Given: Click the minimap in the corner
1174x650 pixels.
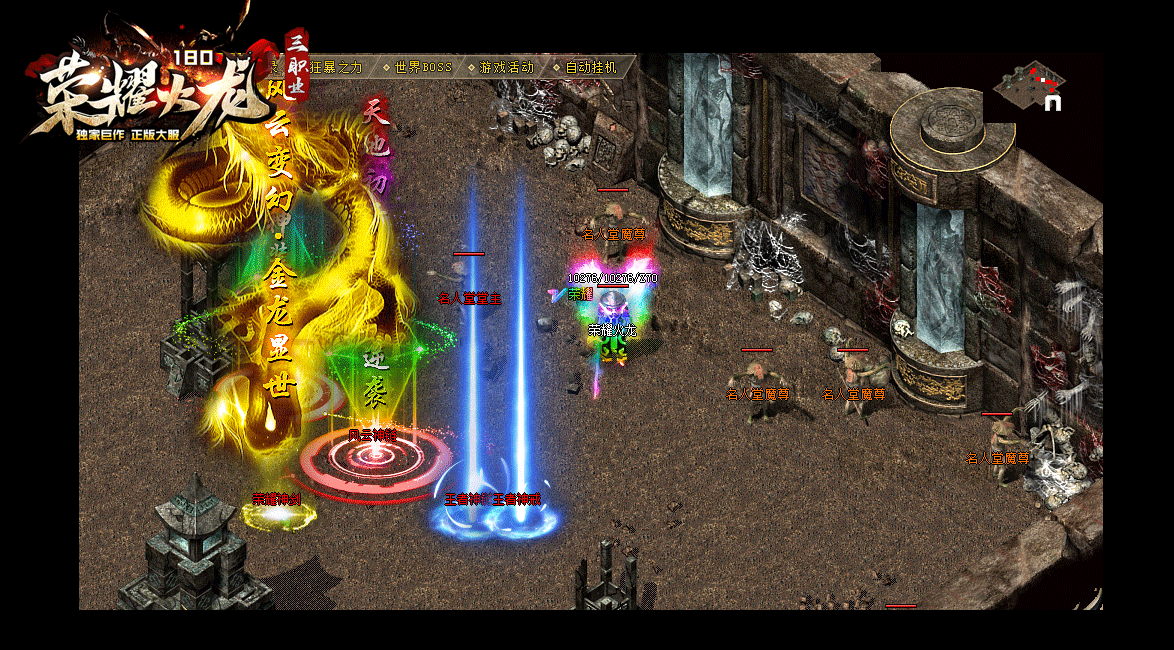Looking at the screenshot, I should point(1028,85).
